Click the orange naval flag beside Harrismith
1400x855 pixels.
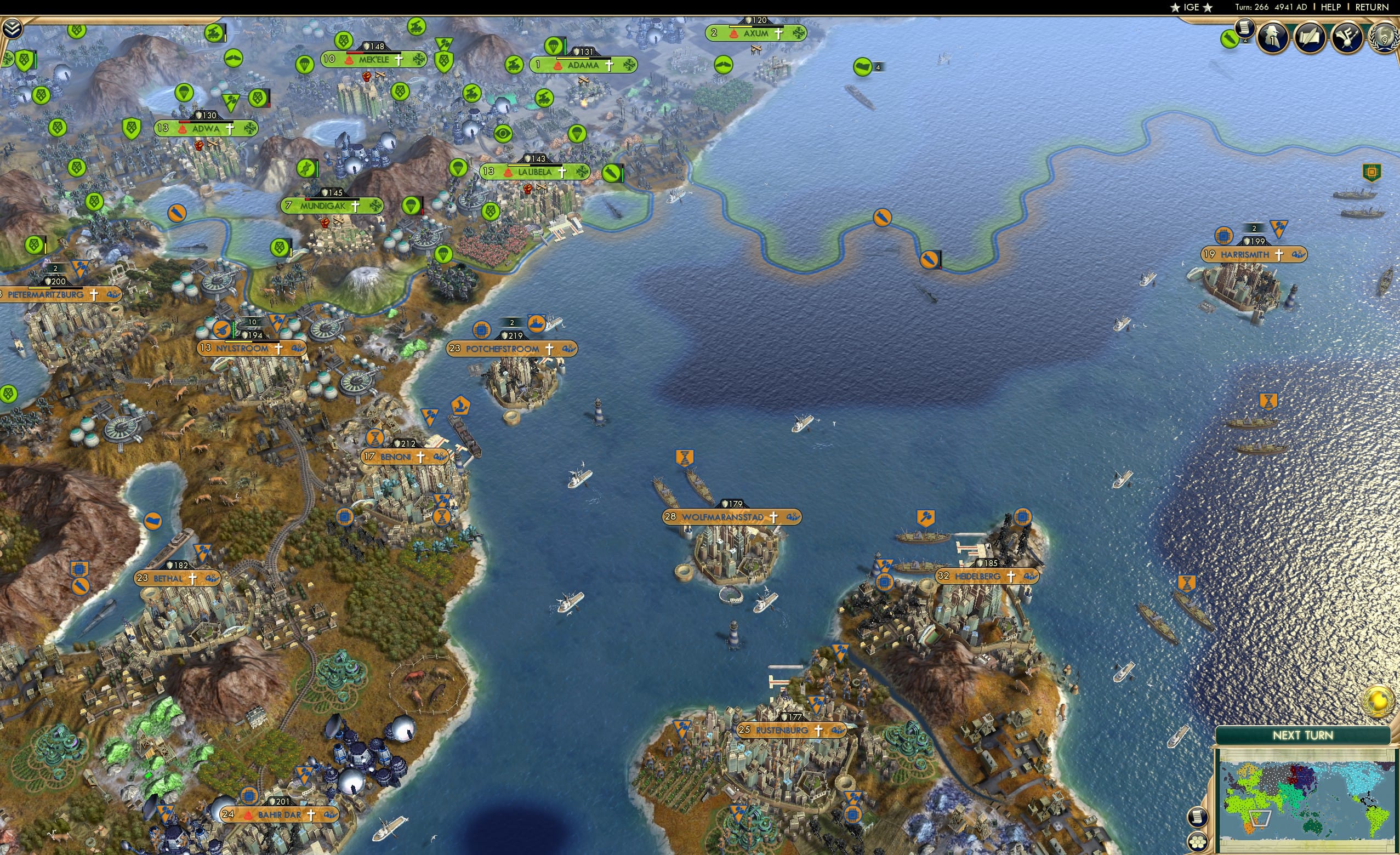[x=1279, y=228]
